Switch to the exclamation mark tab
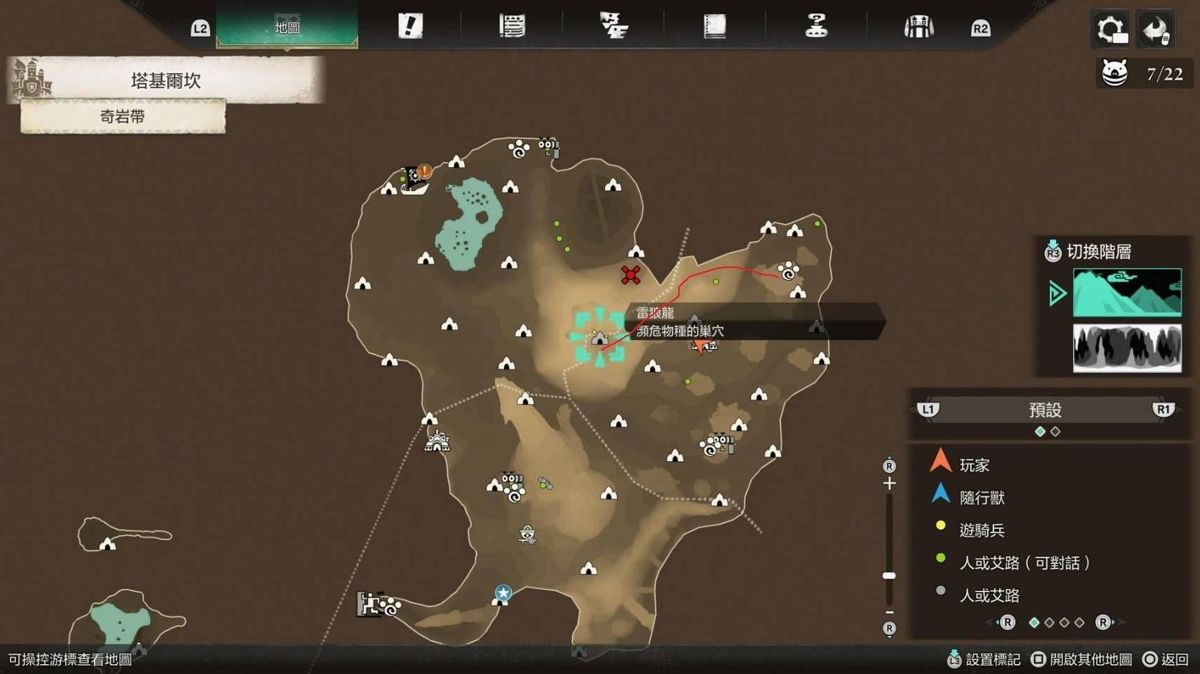The image size is (1200, 674). pyautogui.click(x=410, y=27)
